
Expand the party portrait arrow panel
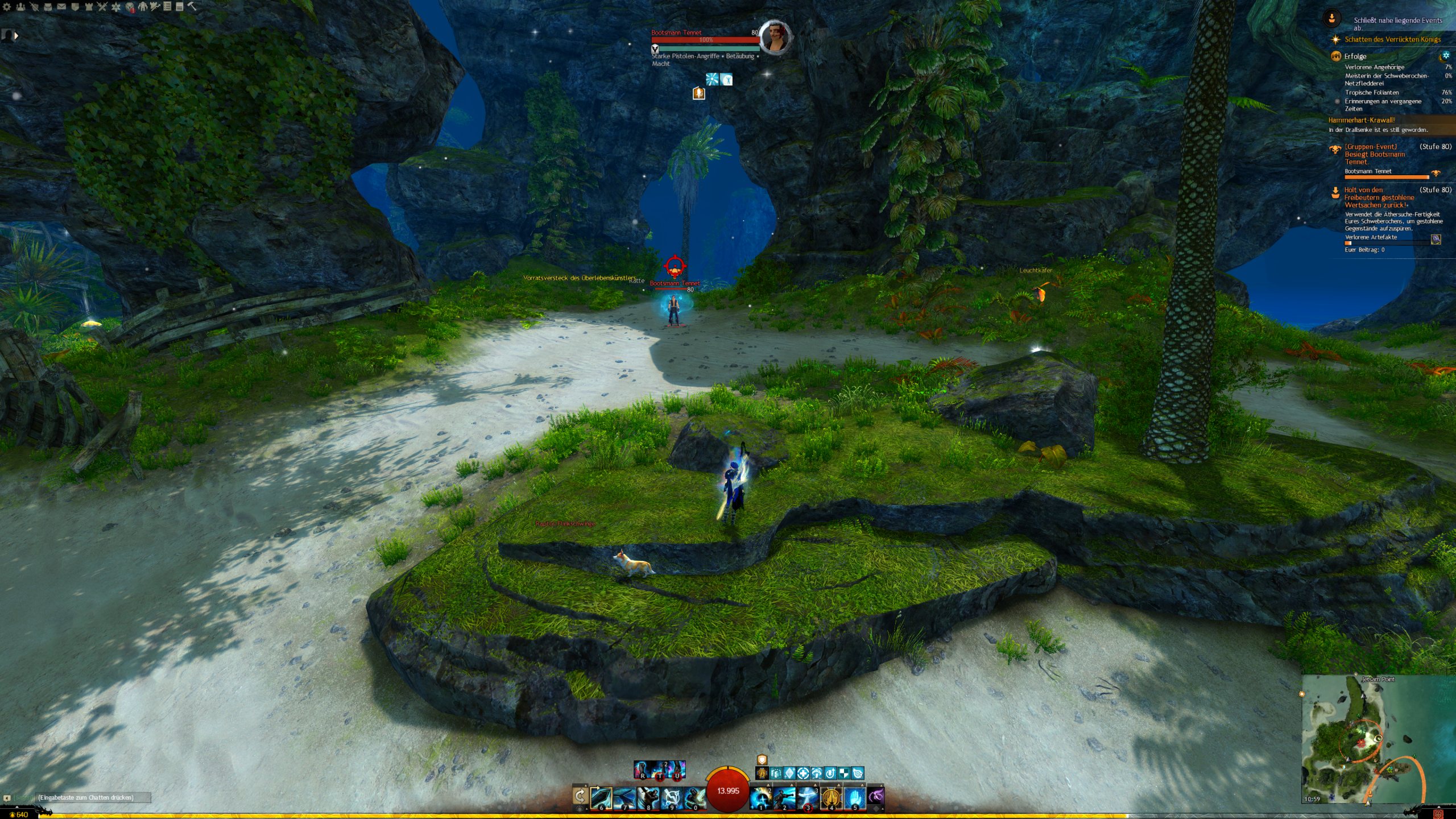(x=16, y=36)
